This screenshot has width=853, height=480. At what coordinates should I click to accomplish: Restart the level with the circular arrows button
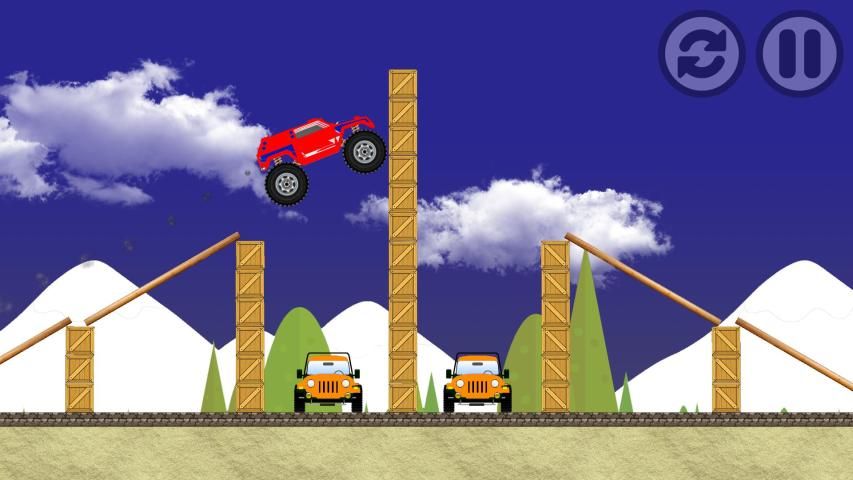(x=701, y=53)
